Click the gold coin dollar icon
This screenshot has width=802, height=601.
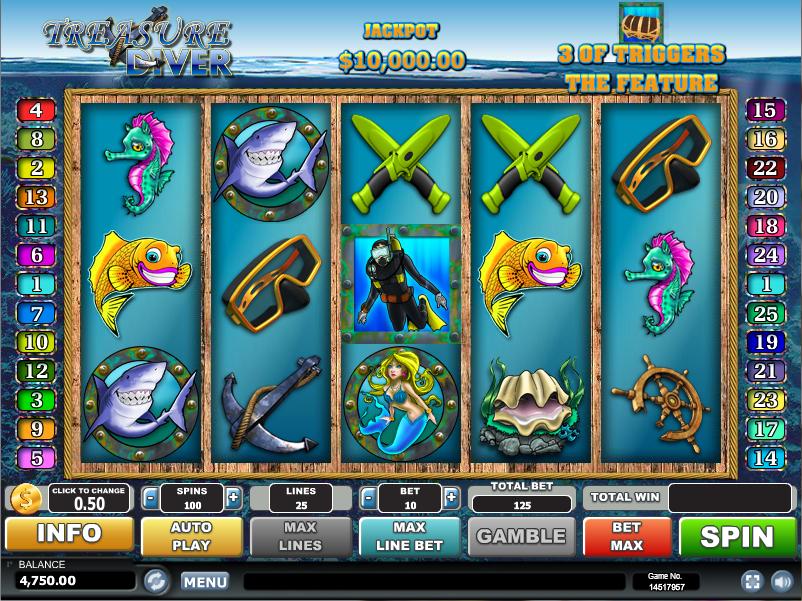click(x=26, y=498)
